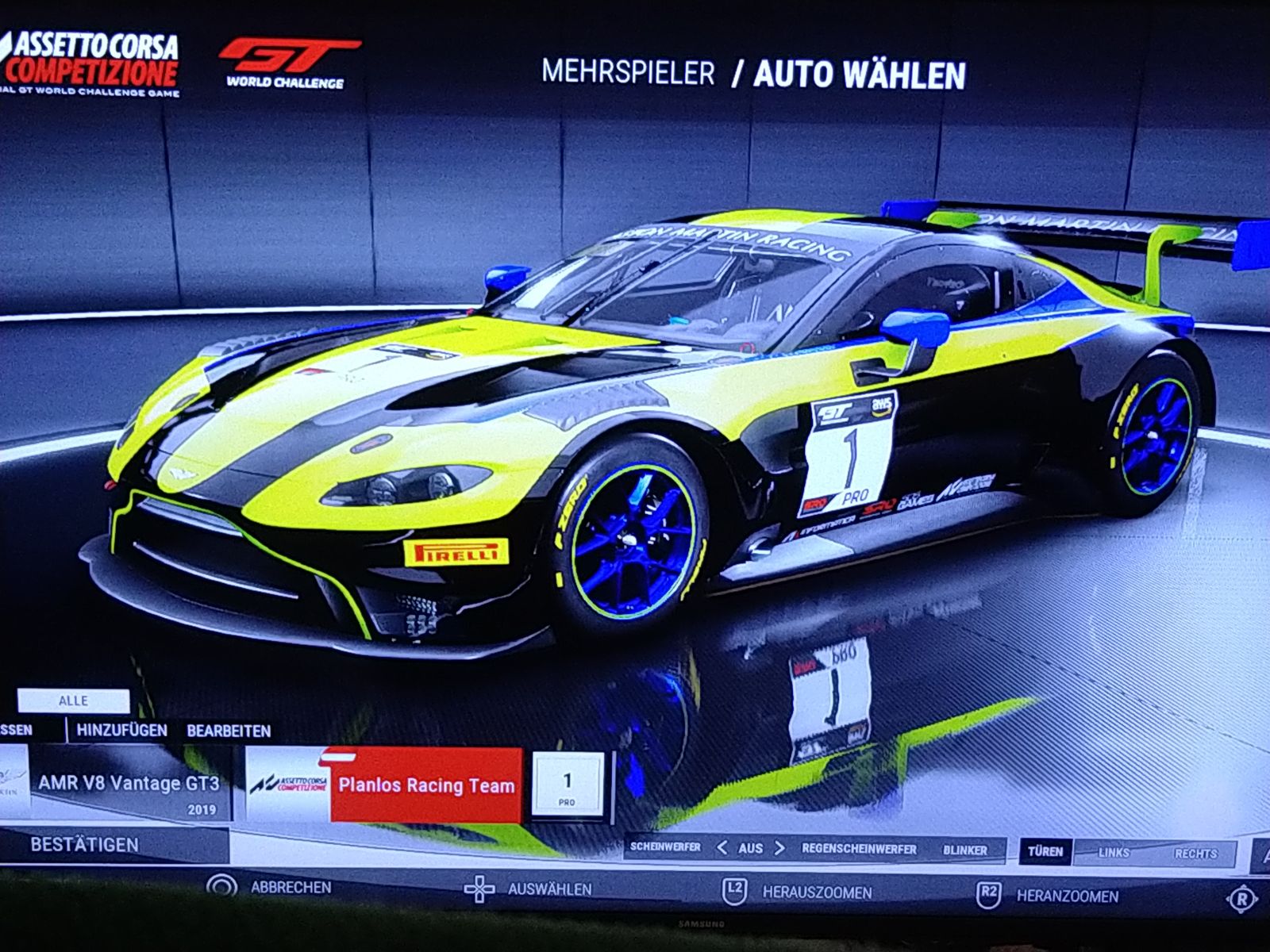Image resolution: width=1270 pixels, height=952 pixels.
Task: Confirm the car with Bestätigen
Action: 85,846
